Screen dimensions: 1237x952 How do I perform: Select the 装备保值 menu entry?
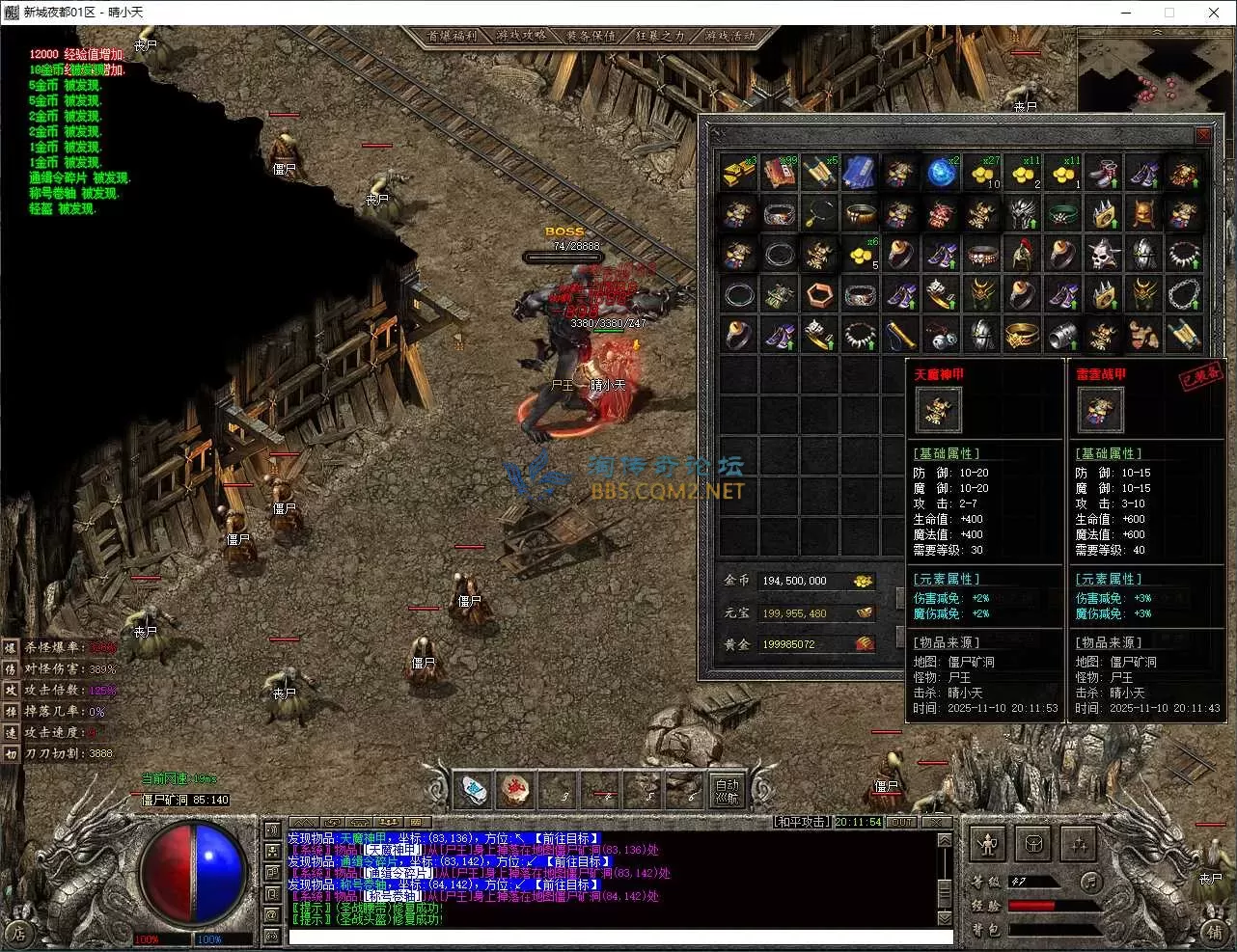(x=591, y=36)
